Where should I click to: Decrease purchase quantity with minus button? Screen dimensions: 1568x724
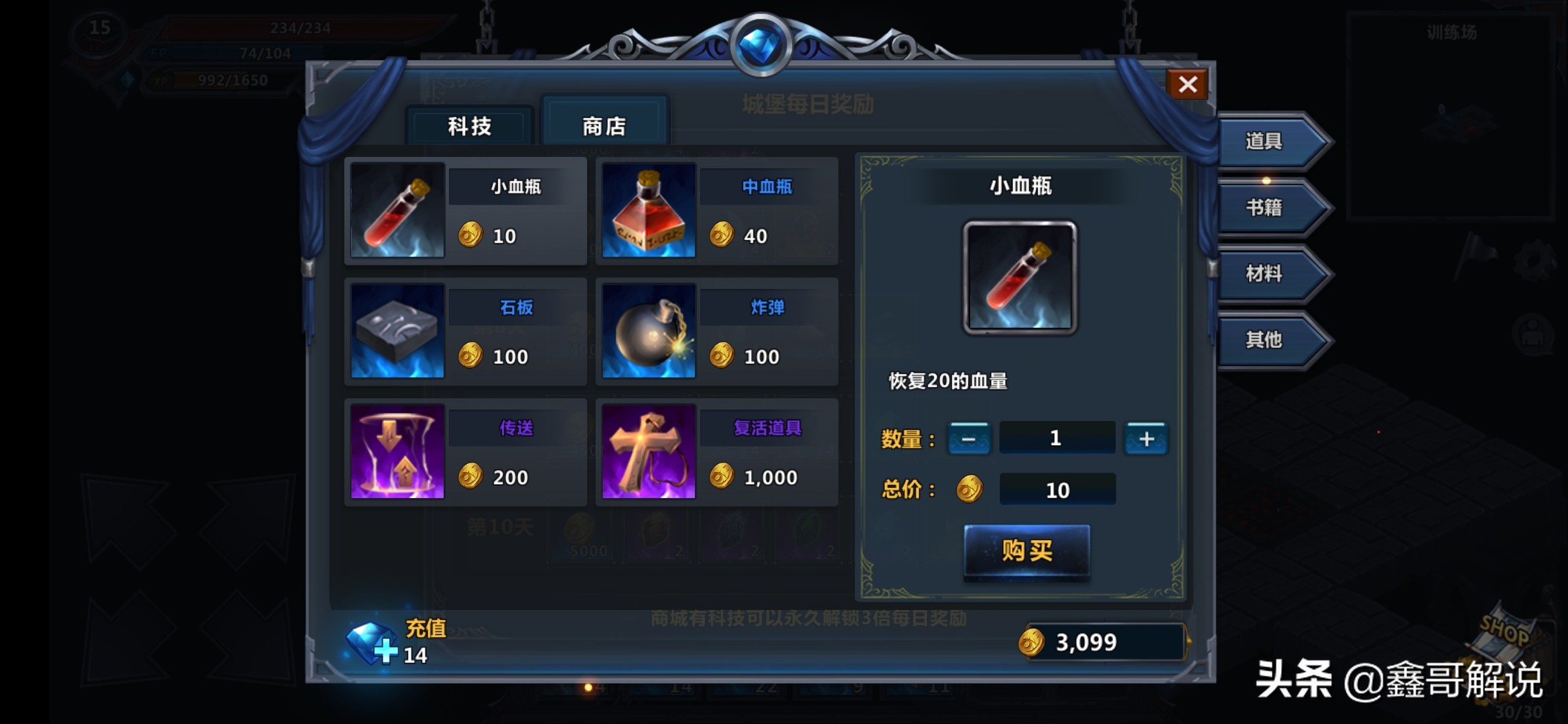[x=968, y=439]
